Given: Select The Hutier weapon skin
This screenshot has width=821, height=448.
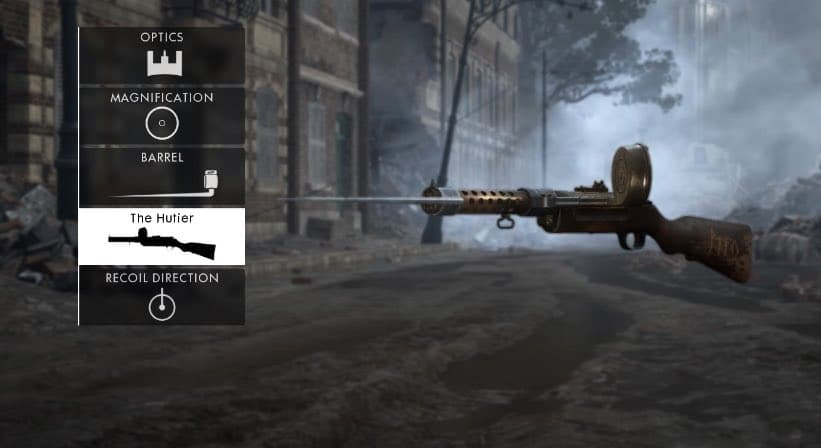Looking at the screenshot, I should [162, 236].
